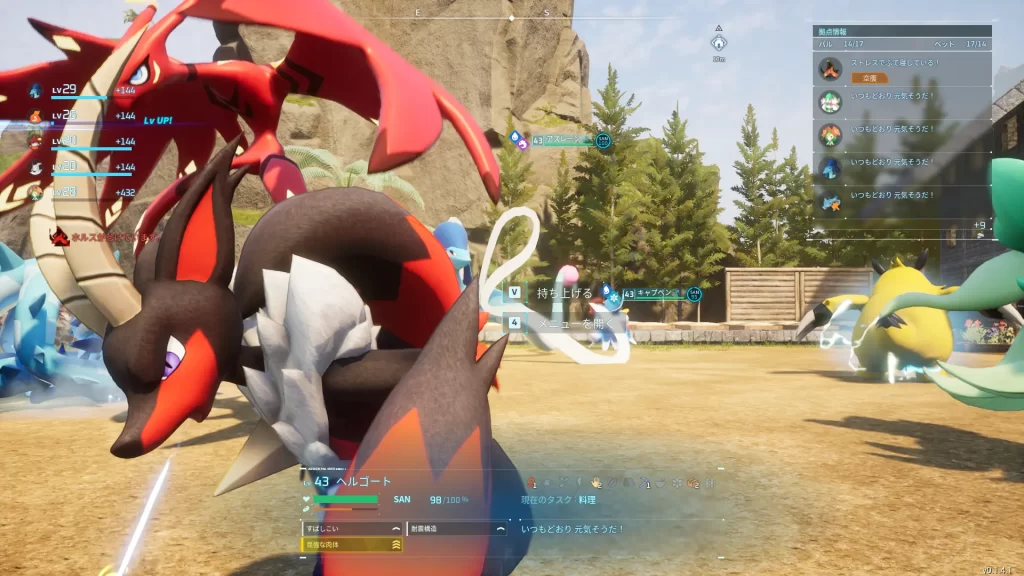Select the blue penguin pal portrait in base list

830,168
